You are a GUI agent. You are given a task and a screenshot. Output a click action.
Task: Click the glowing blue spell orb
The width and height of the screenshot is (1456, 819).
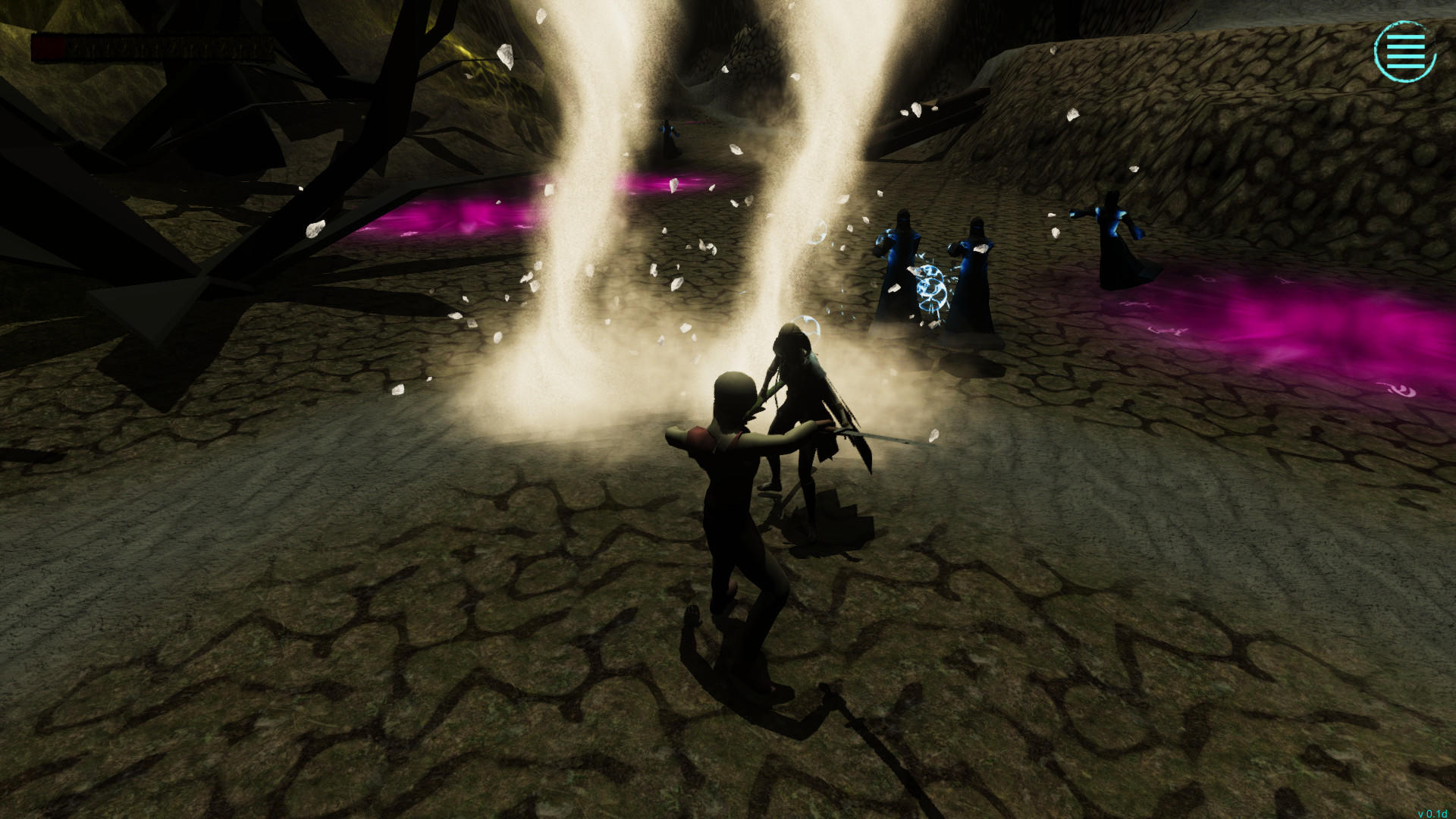coord(931,288)
